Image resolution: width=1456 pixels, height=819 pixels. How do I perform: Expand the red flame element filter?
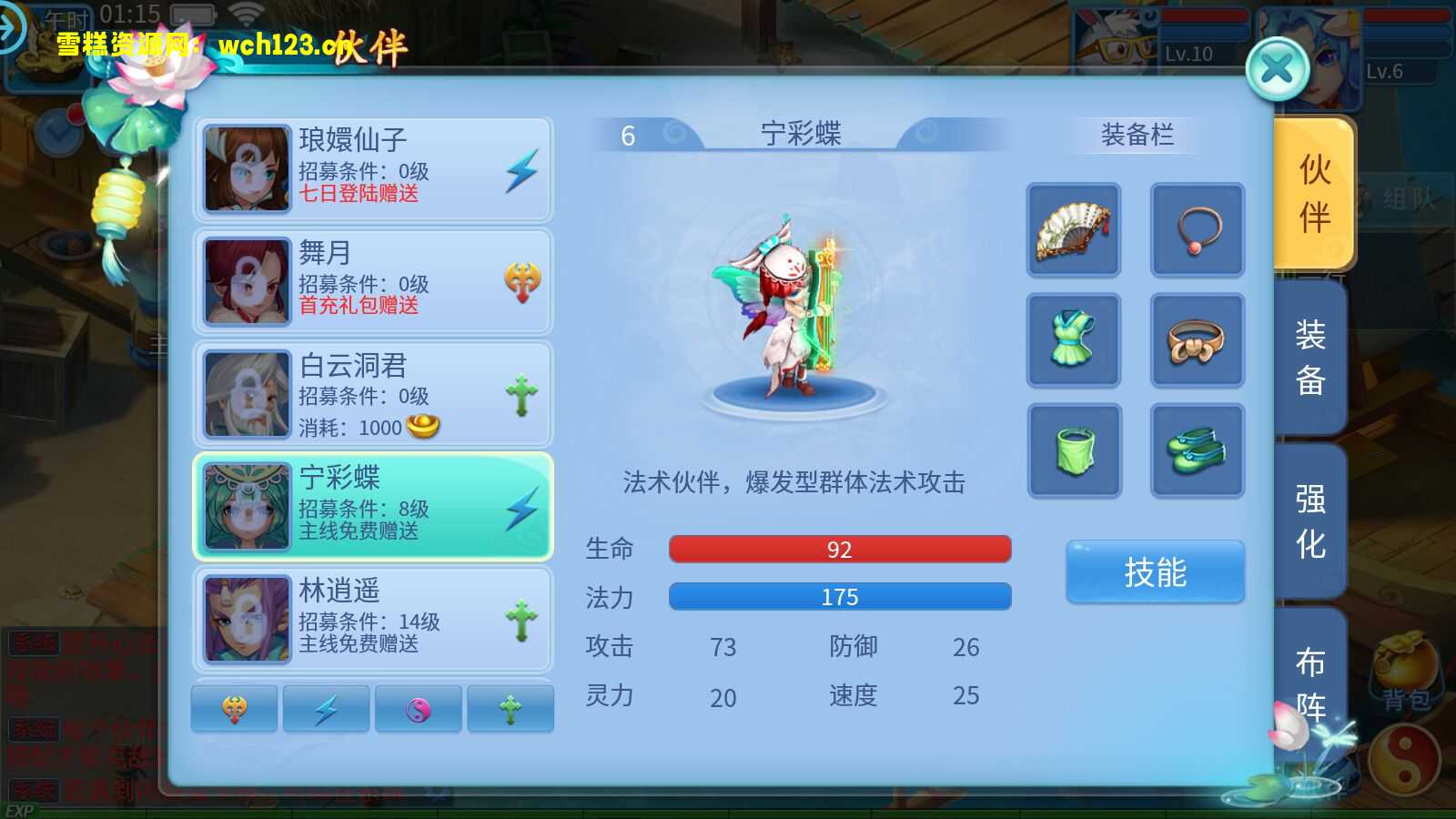point(234,707)
